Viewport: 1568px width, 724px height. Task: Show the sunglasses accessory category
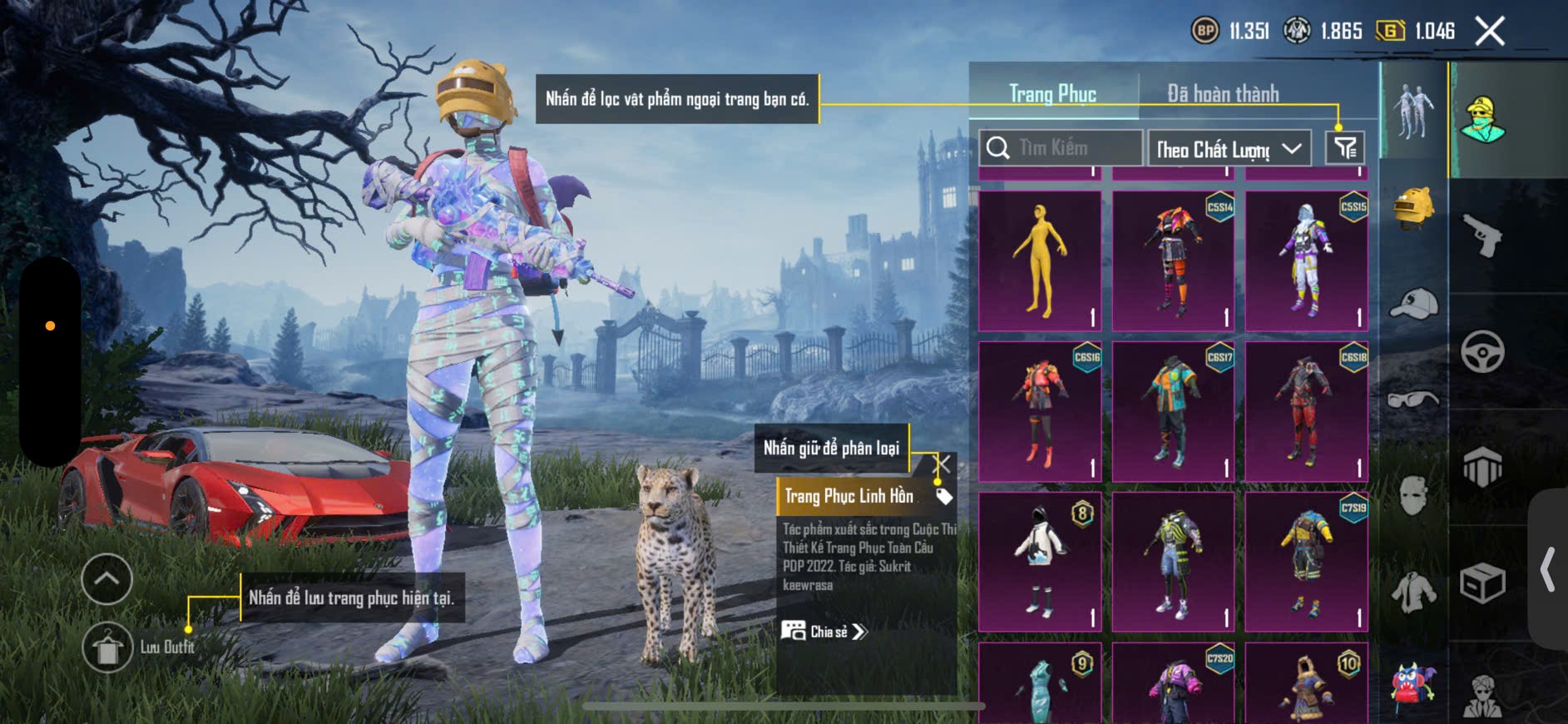pos(1413,399)
